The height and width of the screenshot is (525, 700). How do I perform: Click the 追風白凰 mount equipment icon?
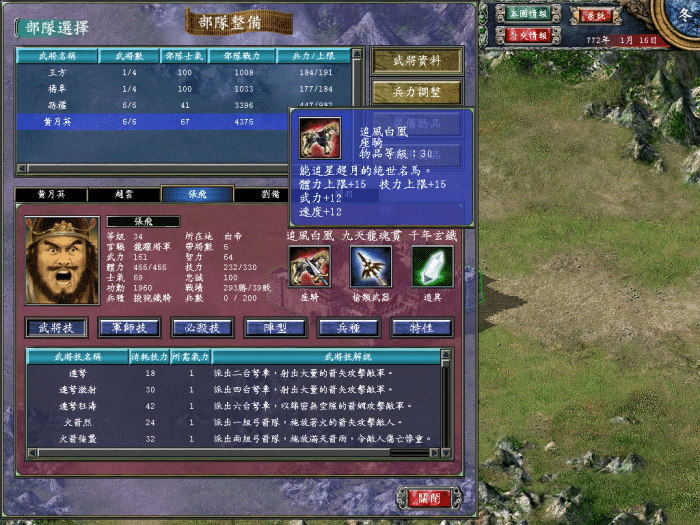point(309,266)
